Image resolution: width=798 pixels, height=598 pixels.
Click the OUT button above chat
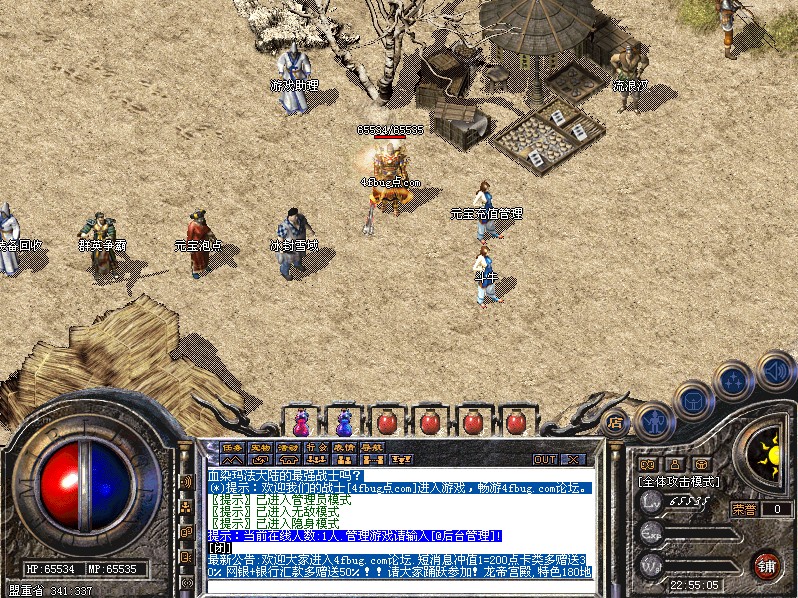(544, 459)
